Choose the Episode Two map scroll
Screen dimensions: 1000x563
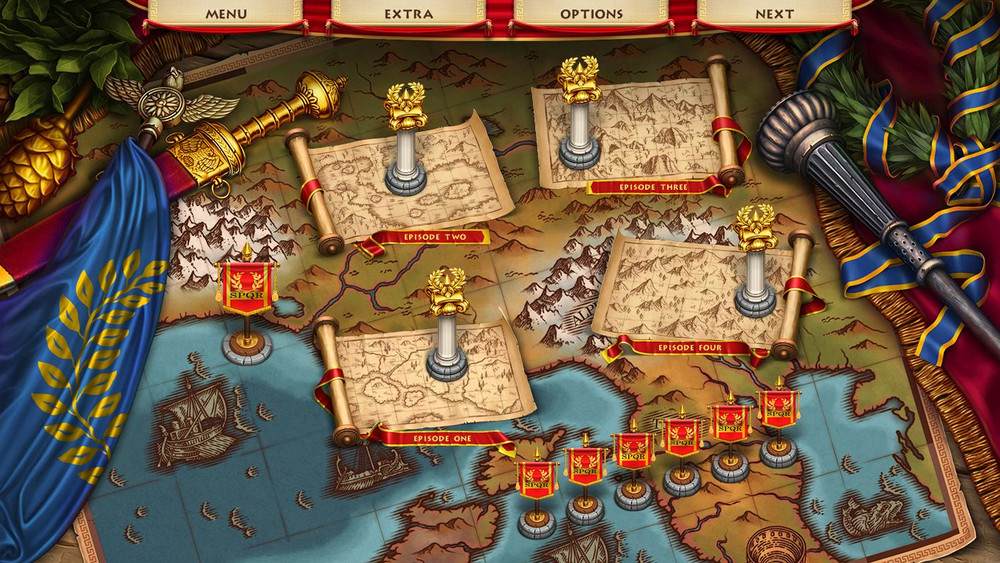tap(405, 180)
